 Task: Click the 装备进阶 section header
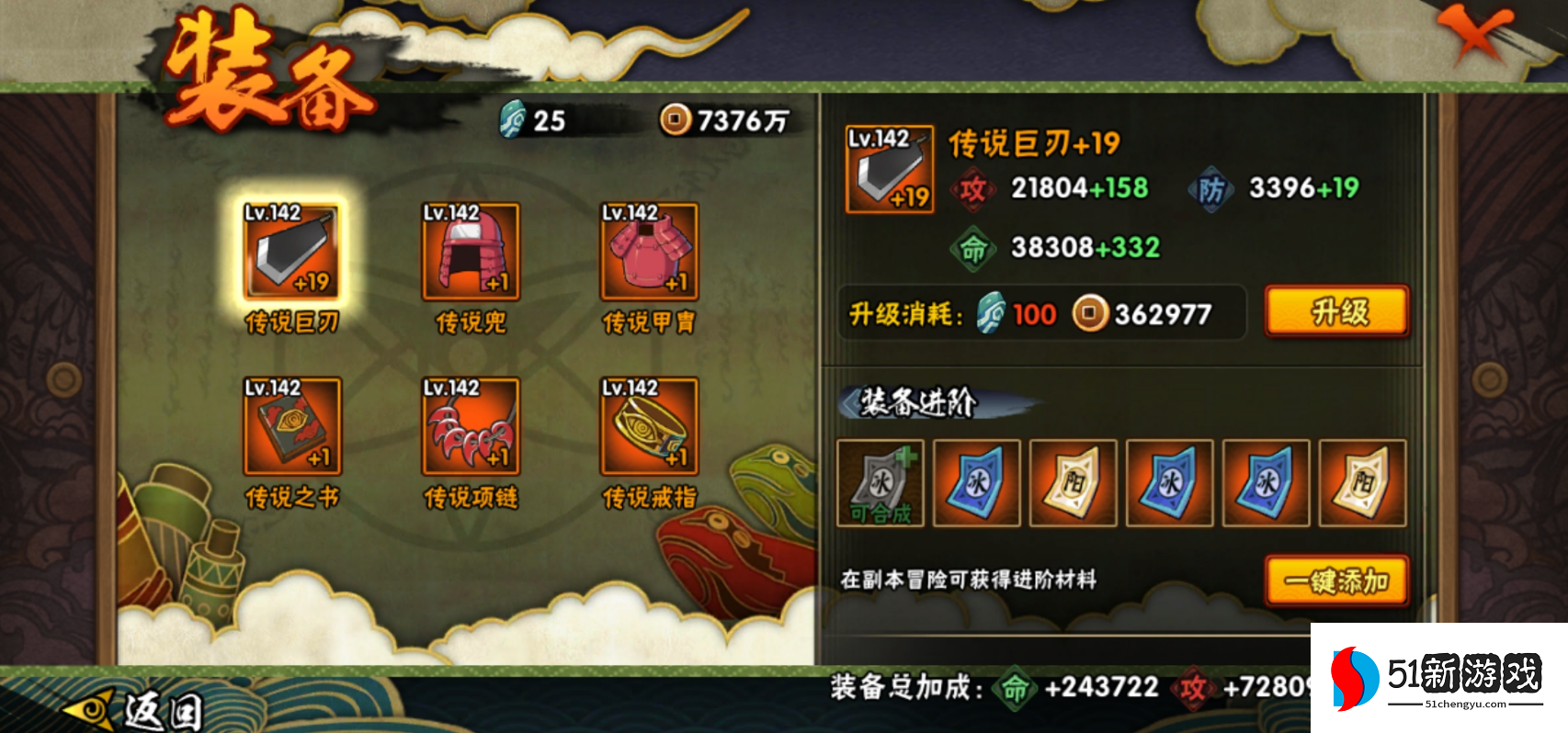coord(917,400)
